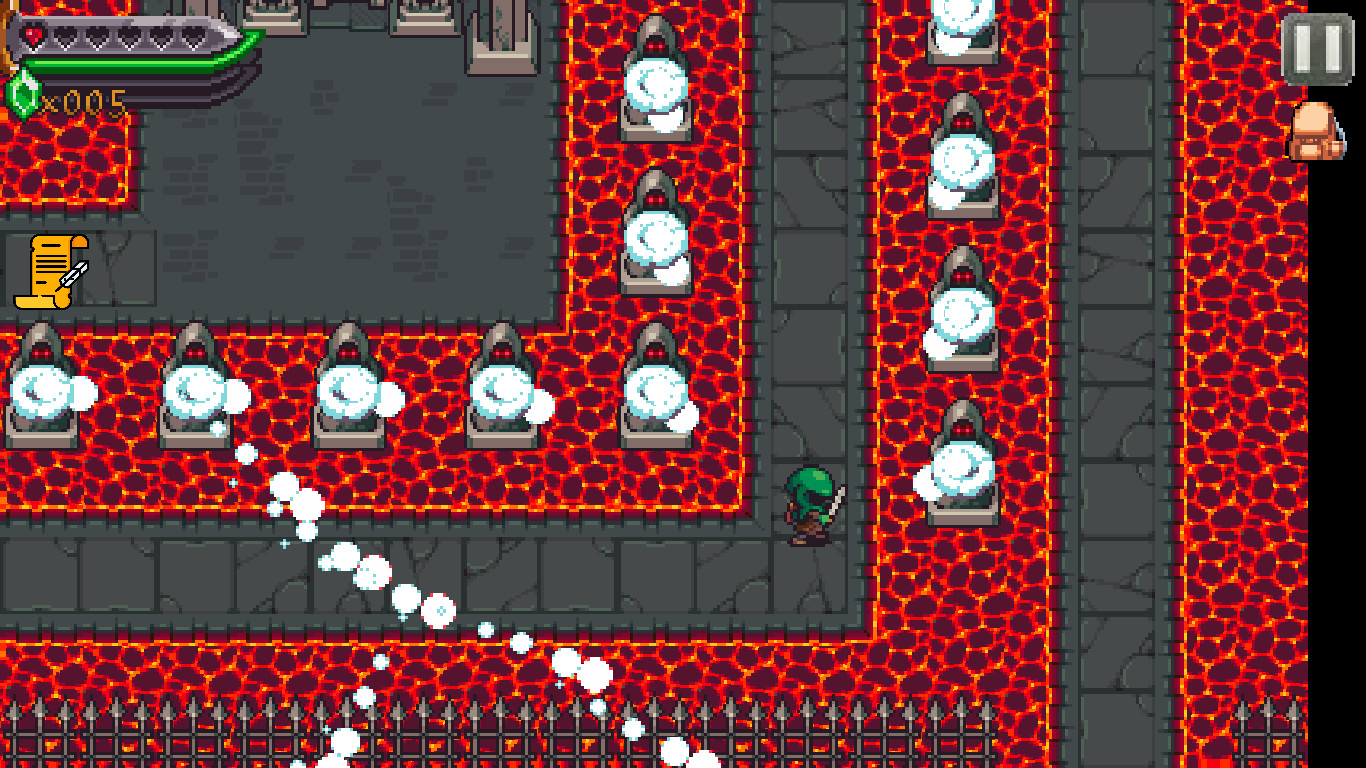Click the bald armored character icon

tap(1317, 128)
